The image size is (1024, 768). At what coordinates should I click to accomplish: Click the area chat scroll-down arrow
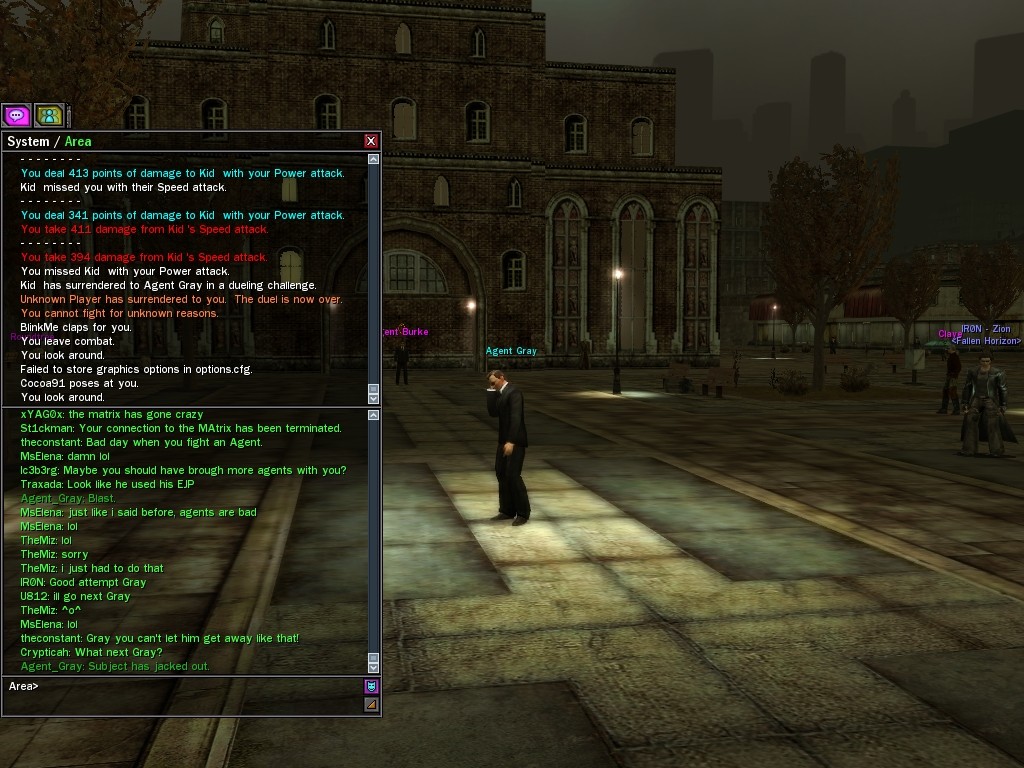point(374,666)
